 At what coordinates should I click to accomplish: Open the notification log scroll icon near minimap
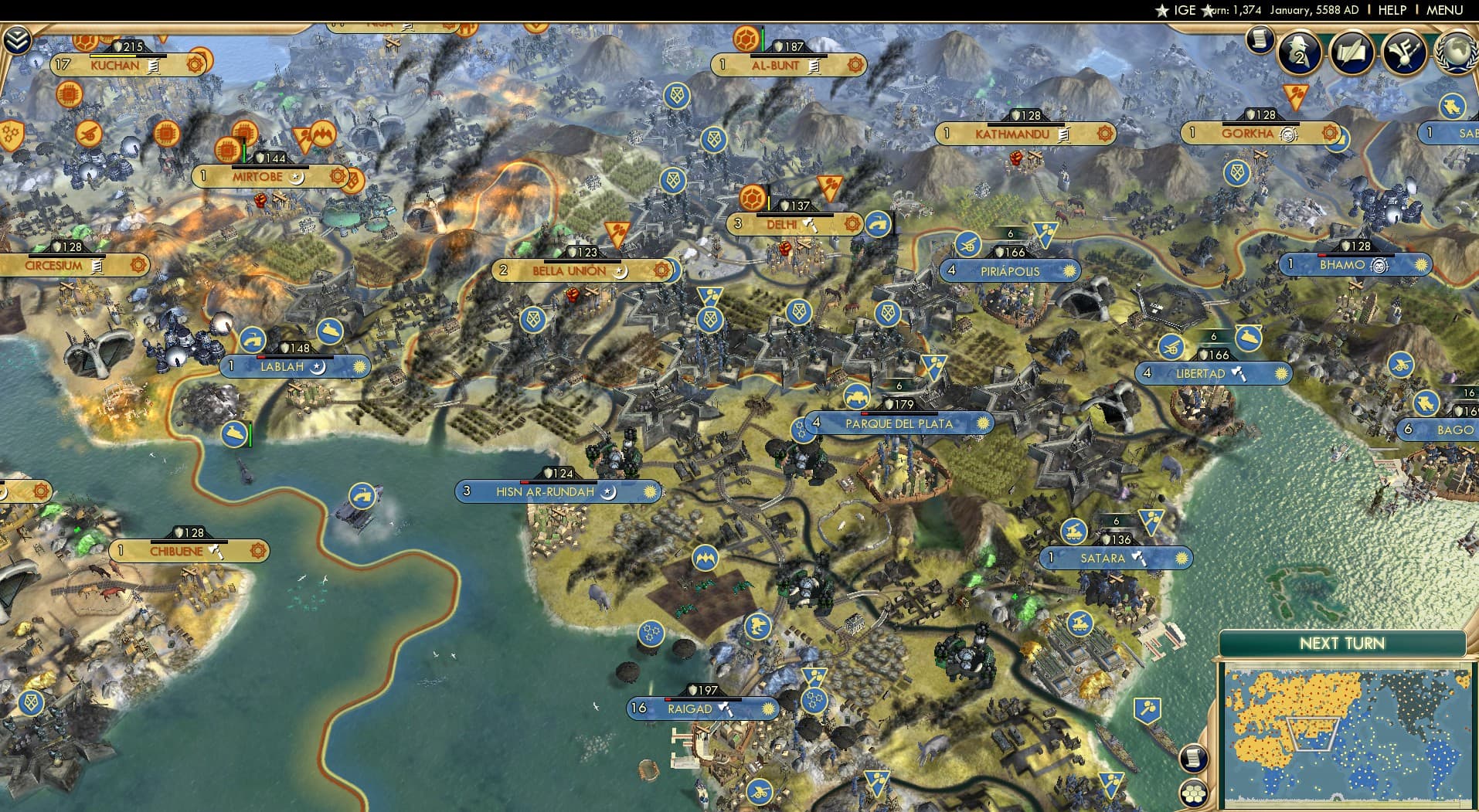pyautogui.click(x=1192, y=759)
